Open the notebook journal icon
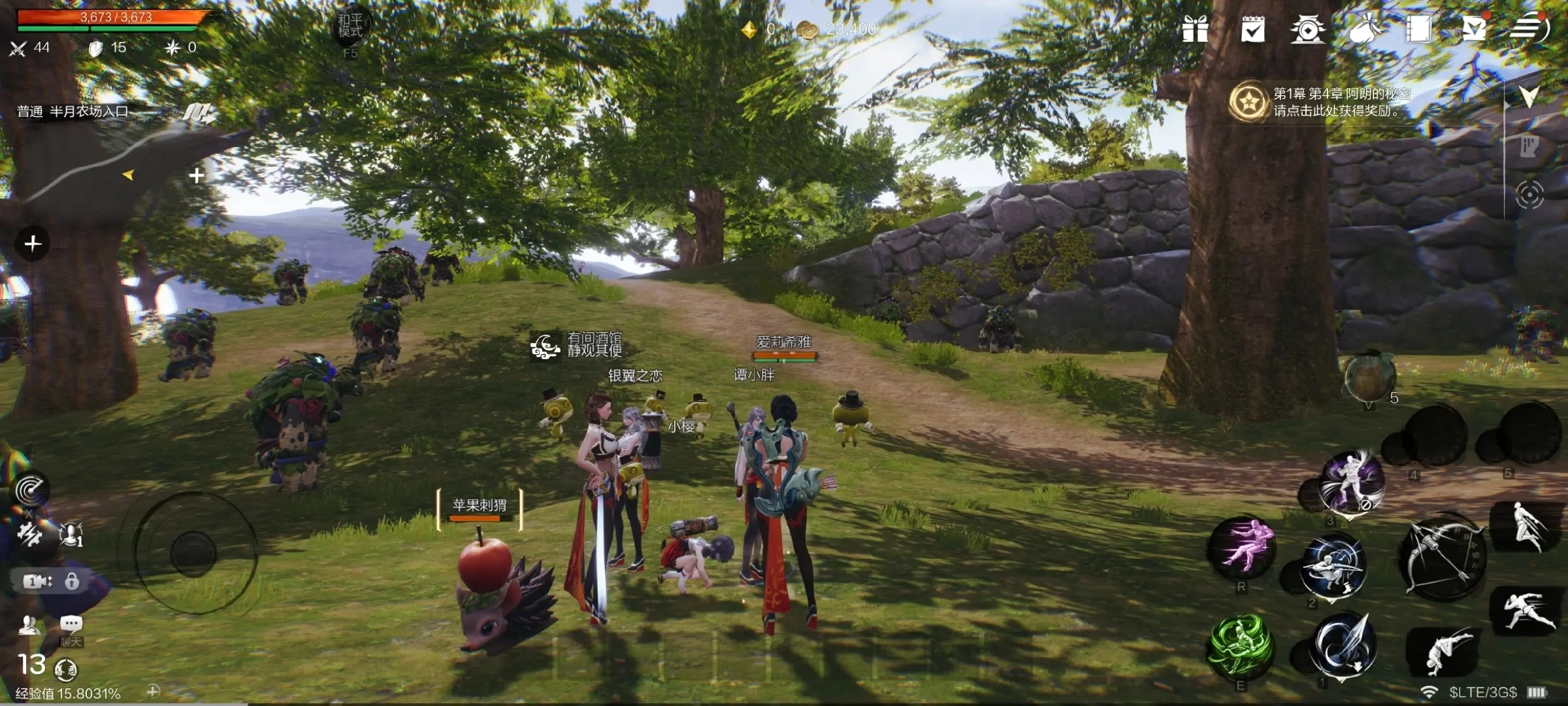 pyautogui.click(x=1418, y=29)
